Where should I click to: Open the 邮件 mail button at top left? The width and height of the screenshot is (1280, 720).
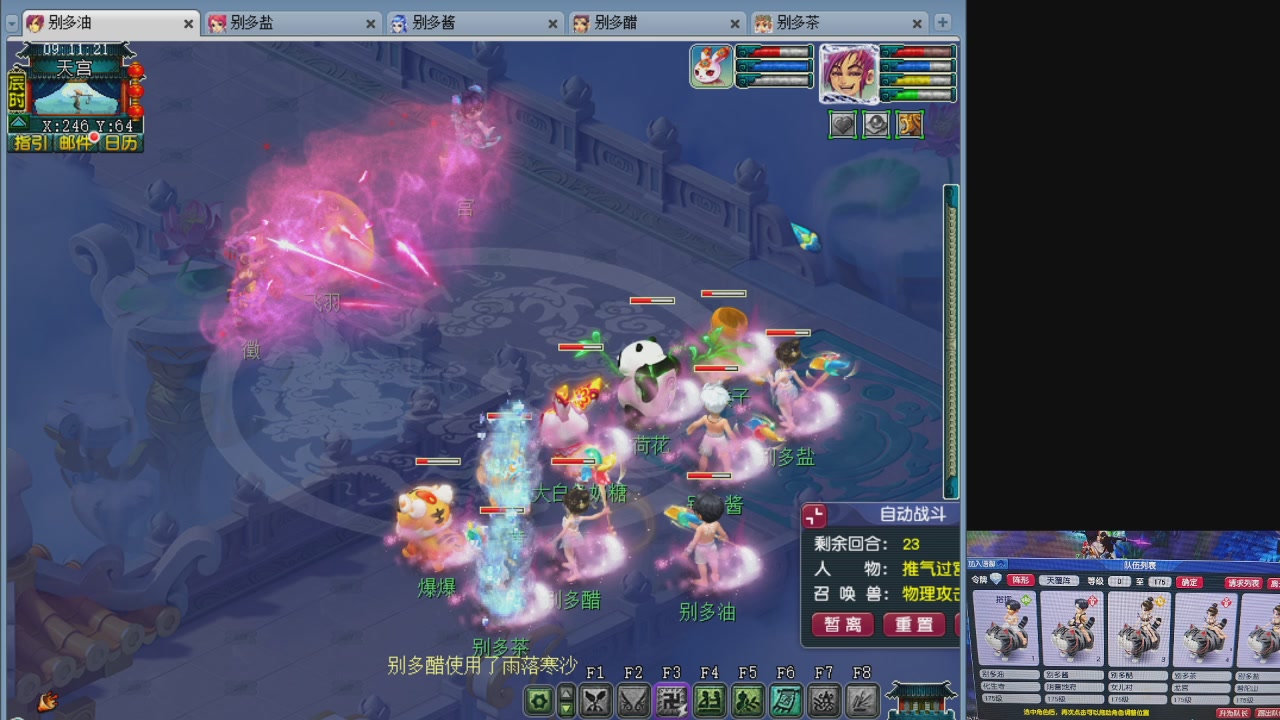pos(73,143)
